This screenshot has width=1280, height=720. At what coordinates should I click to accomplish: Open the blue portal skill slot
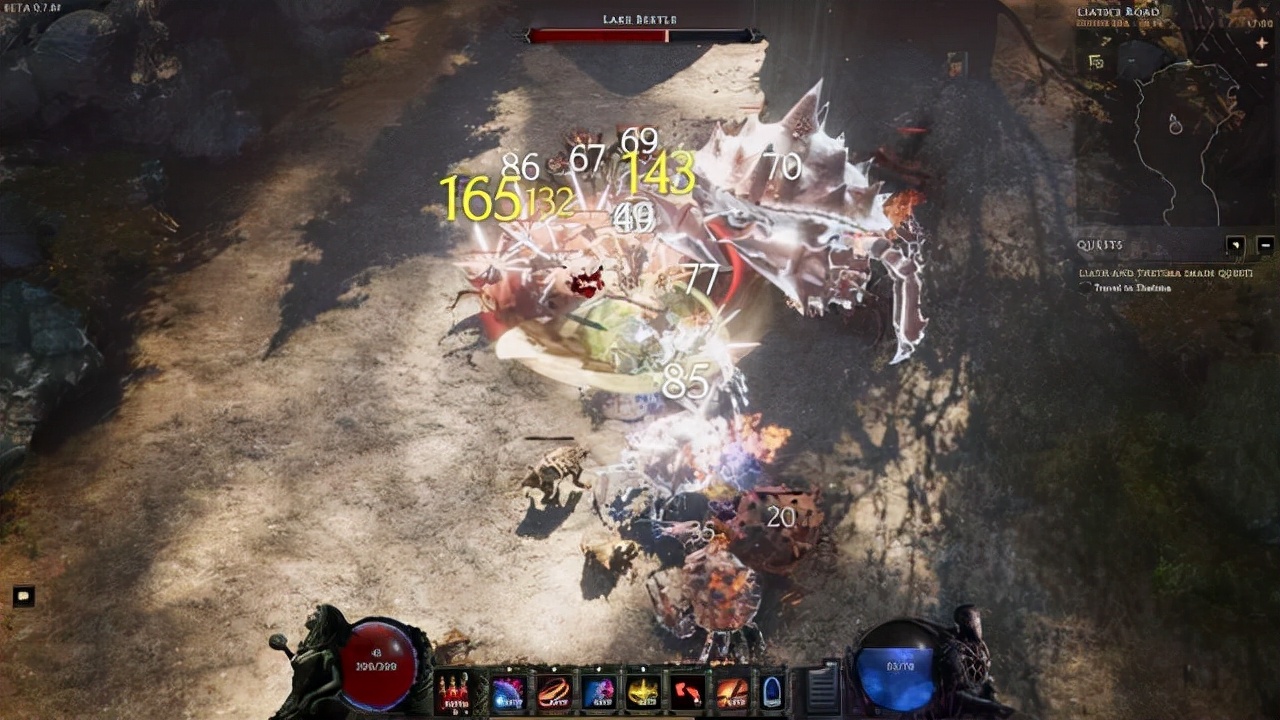click(x=771, y=692)
